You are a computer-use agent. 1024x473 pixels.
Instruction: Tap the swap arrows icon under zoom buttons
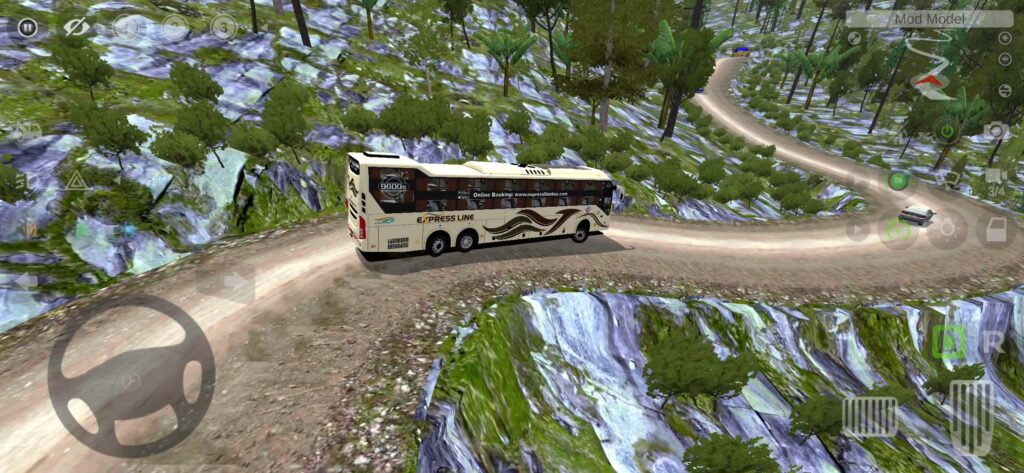[1004, 90]
